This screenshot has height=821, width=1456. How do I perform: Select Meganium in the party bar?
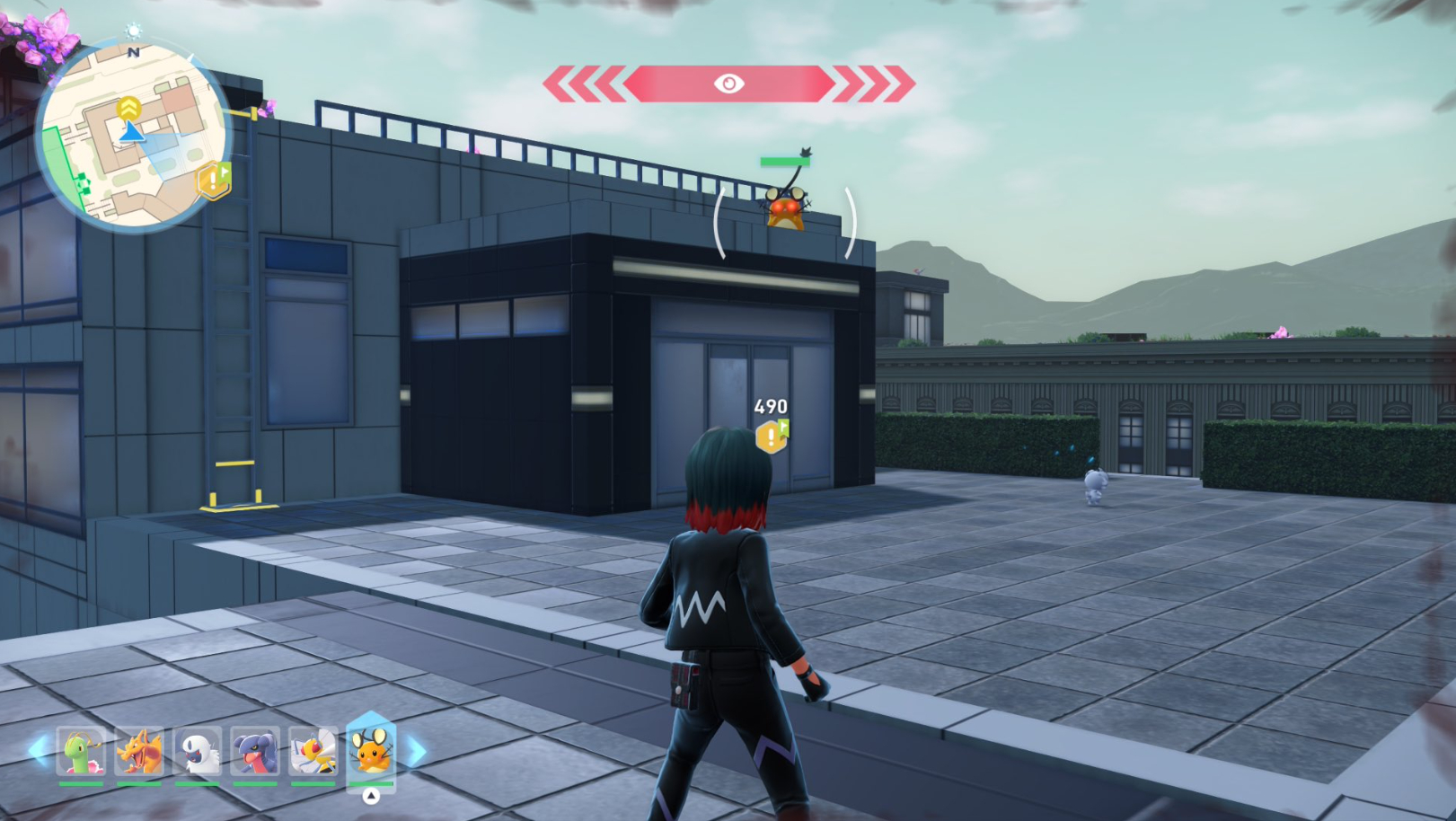point(82,752)
